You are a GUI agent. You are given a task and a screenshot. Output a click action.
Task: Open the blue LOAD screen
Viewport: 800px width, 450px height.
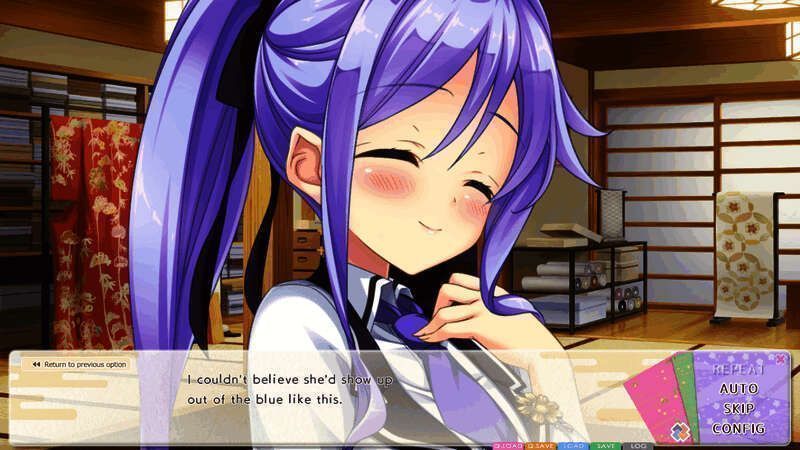(x=574, y=445)
